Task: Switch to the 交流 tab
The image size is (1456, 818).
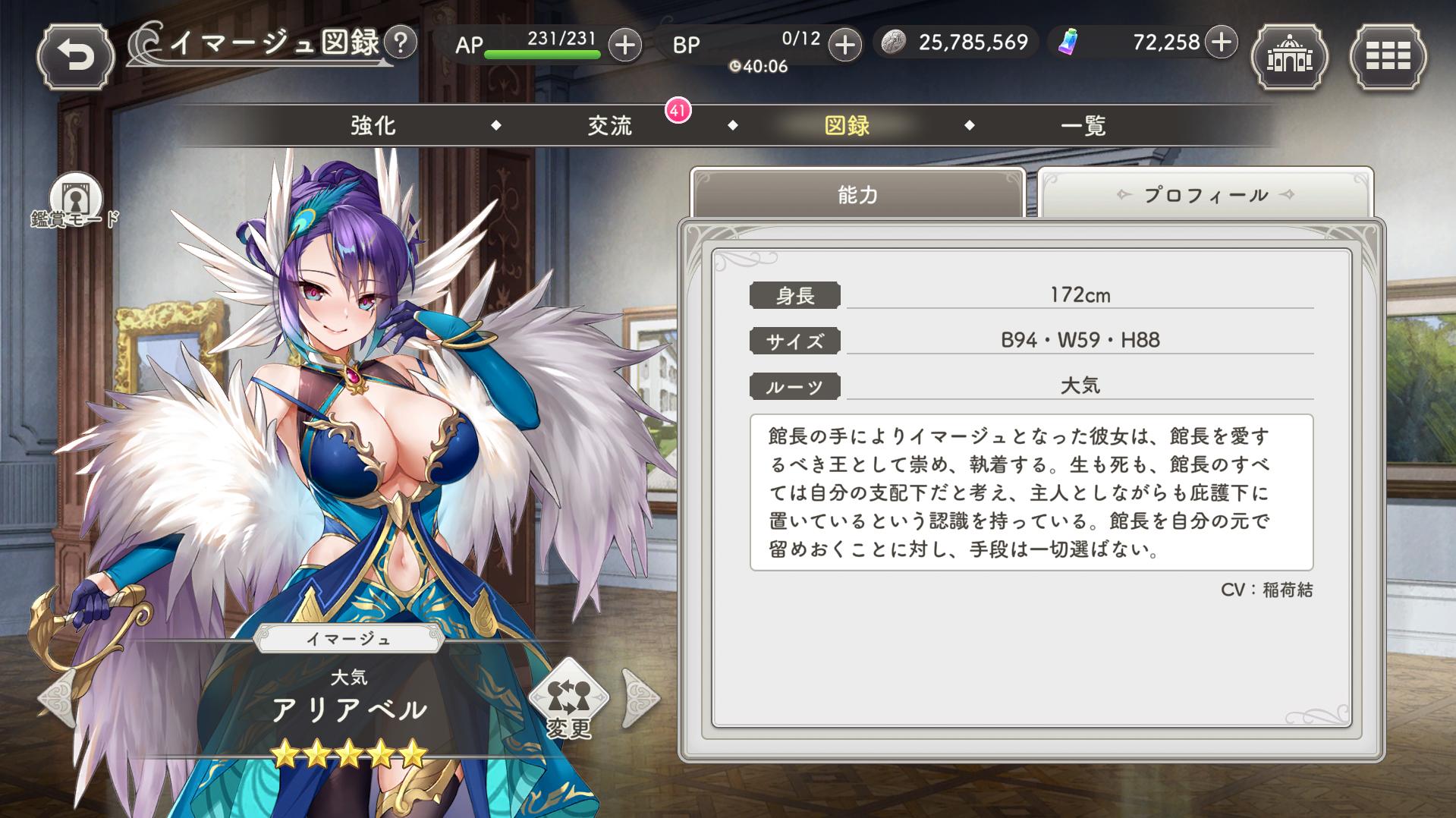Action: tap(610, 125)
